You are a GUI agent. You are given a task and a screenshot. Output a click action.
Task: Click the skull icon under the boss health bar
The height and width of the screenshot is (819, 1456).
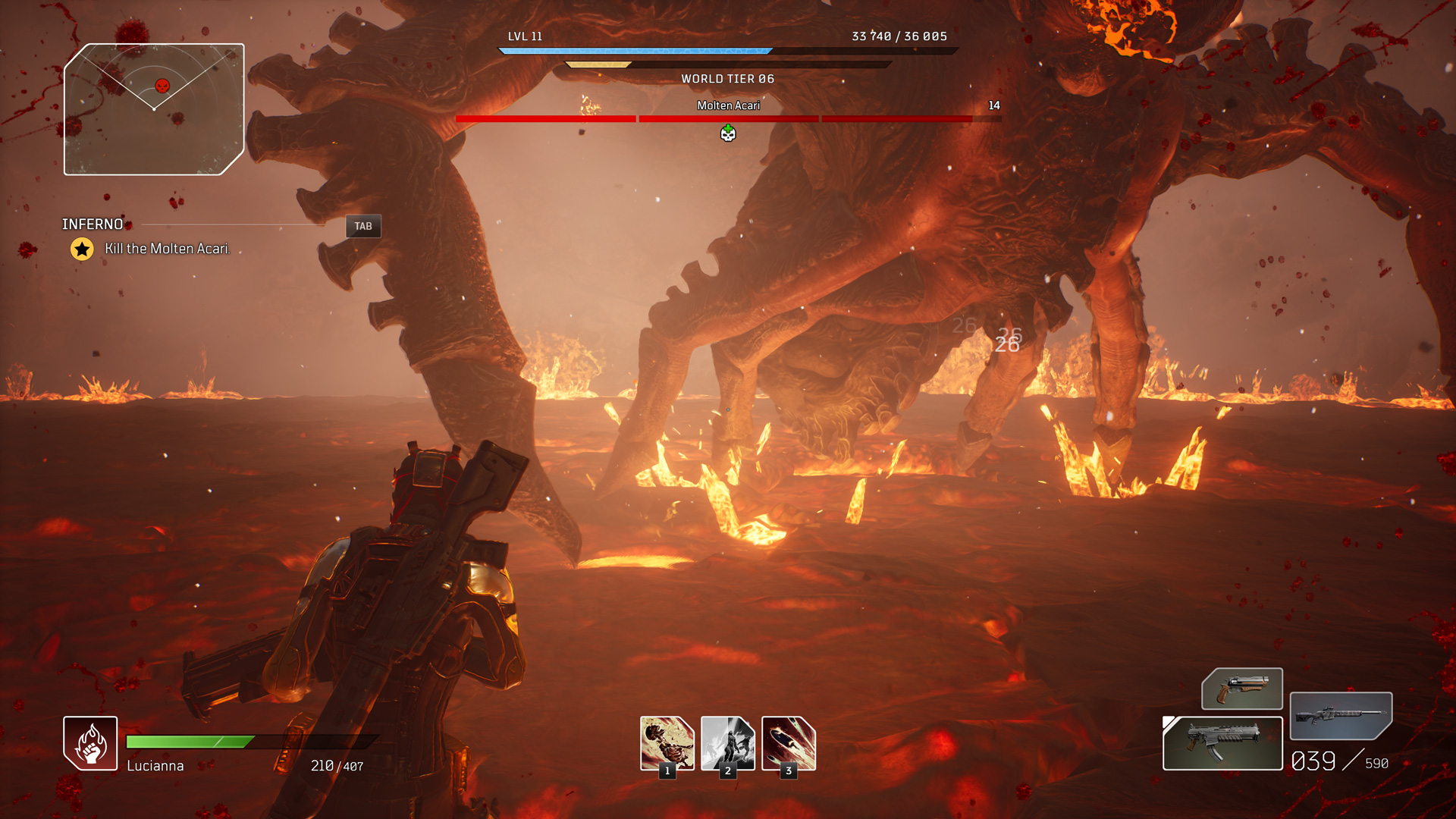click(728, 134)
